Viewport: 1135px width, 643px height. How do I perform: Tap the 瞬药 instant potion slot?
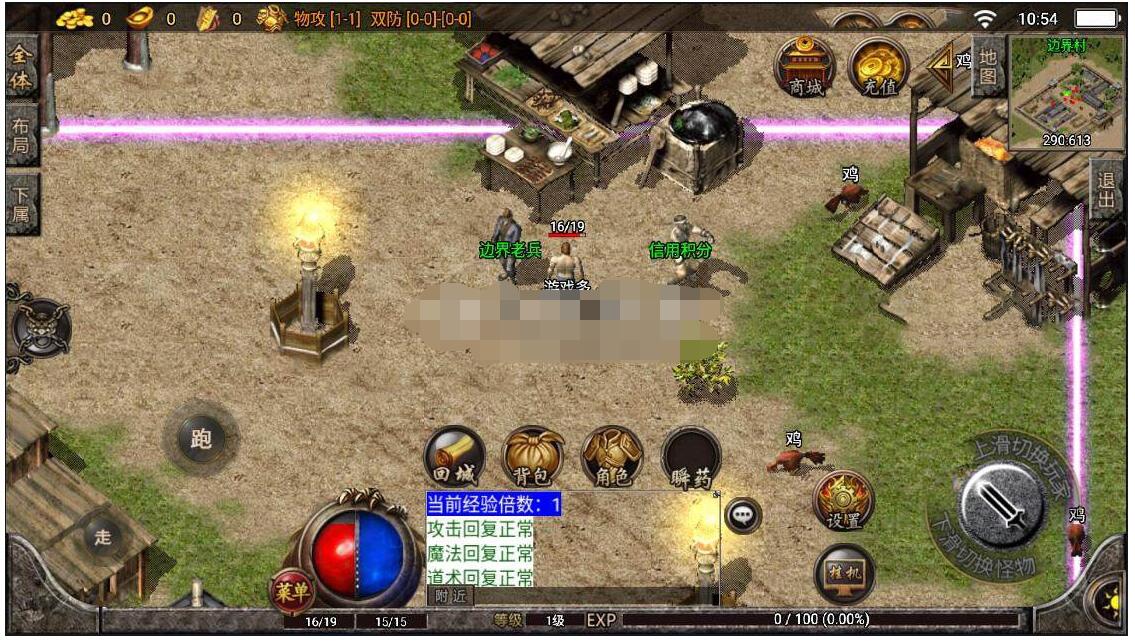(691, 457)
